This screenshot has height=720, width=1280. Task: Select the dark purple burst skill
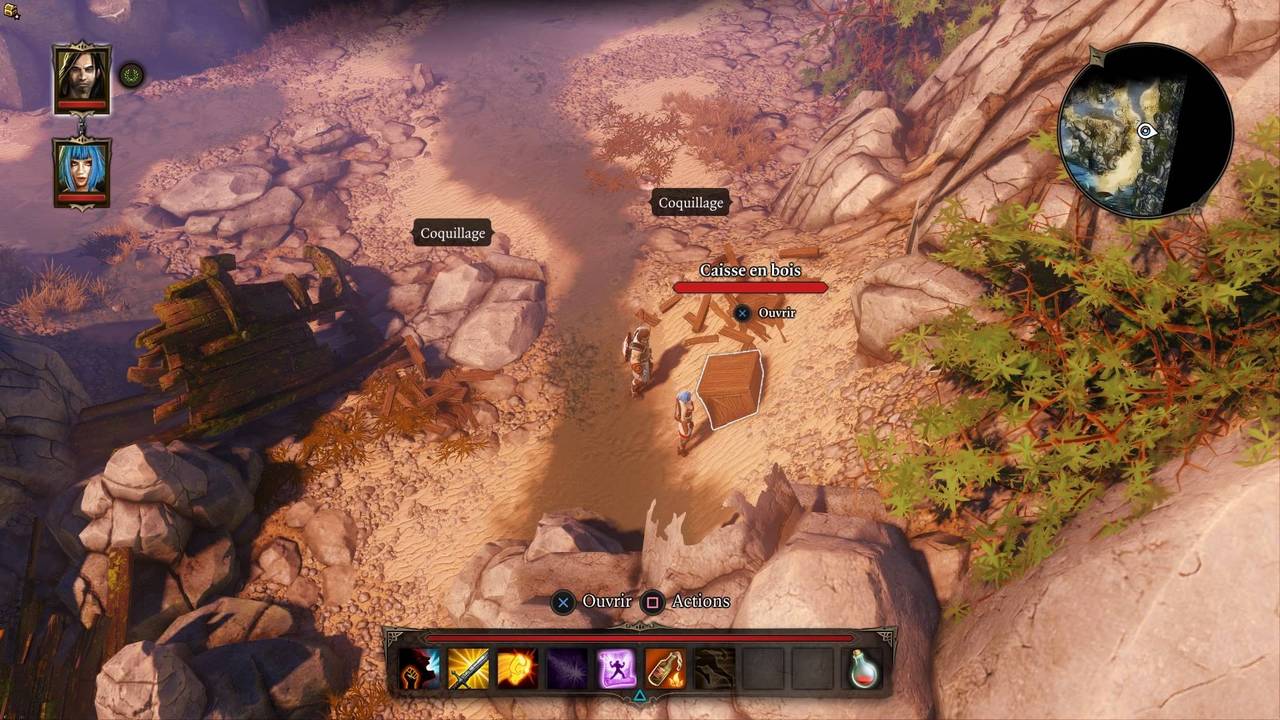[567, 668]
